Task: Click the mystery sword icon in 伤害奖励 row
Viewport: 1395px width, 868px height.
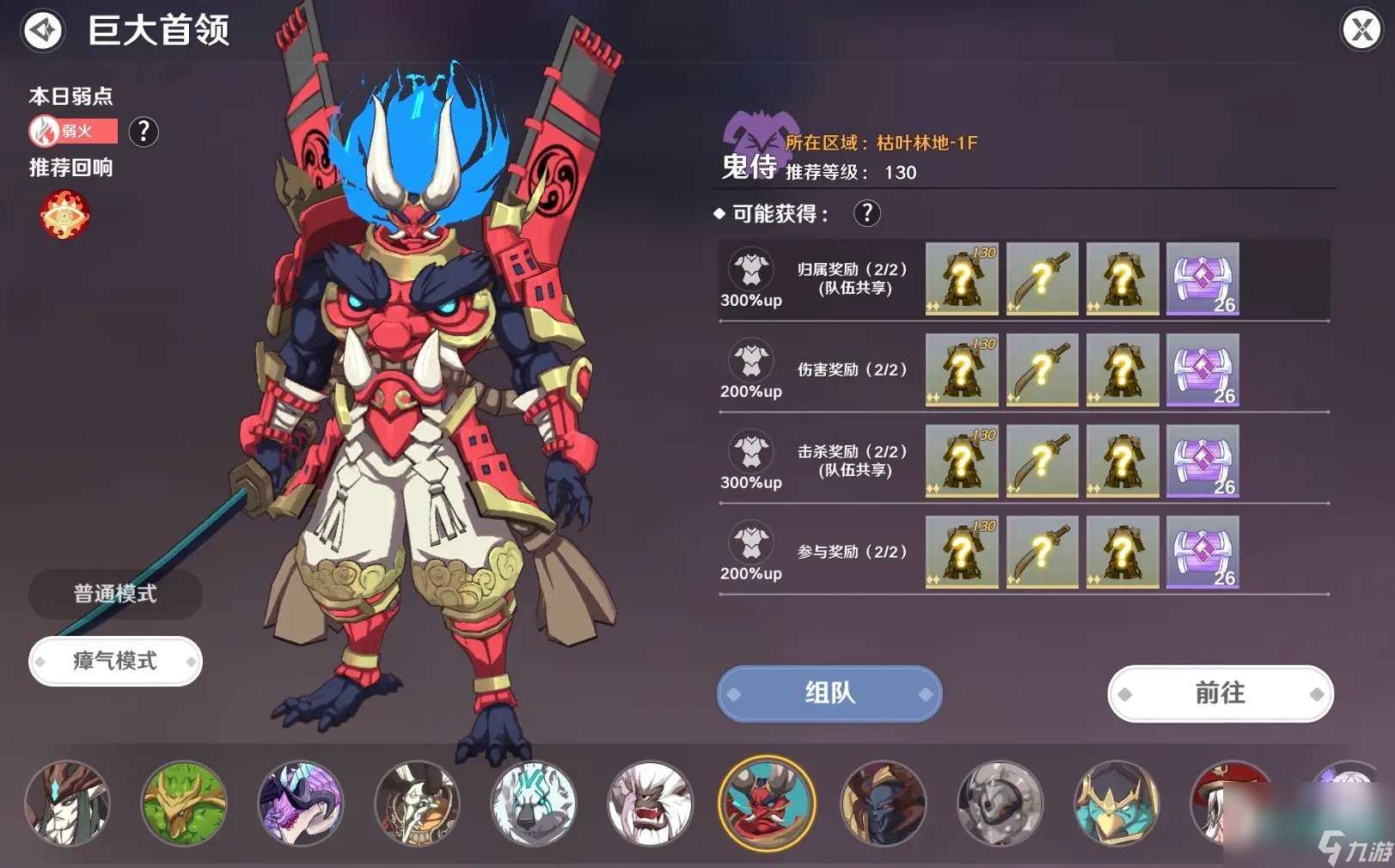Action: 1042,370
